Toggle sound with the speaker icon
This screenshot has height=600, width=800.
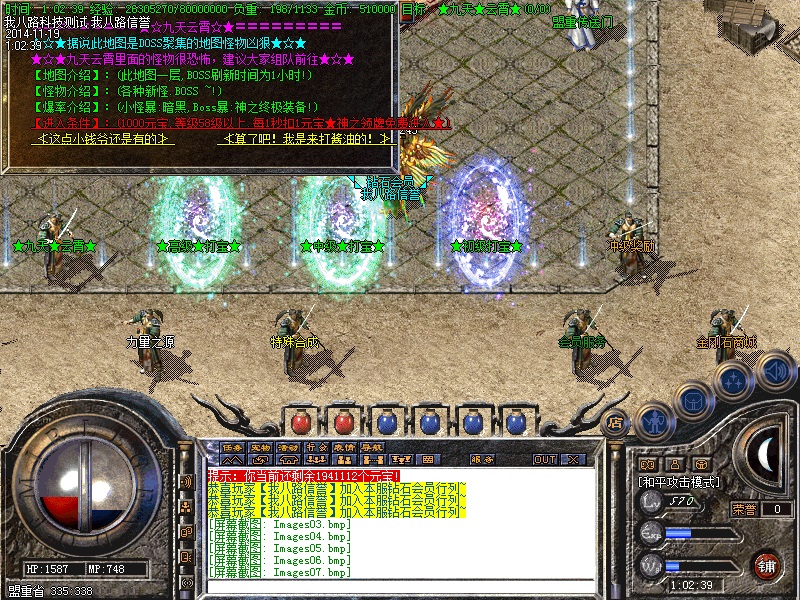pos(775,373)
